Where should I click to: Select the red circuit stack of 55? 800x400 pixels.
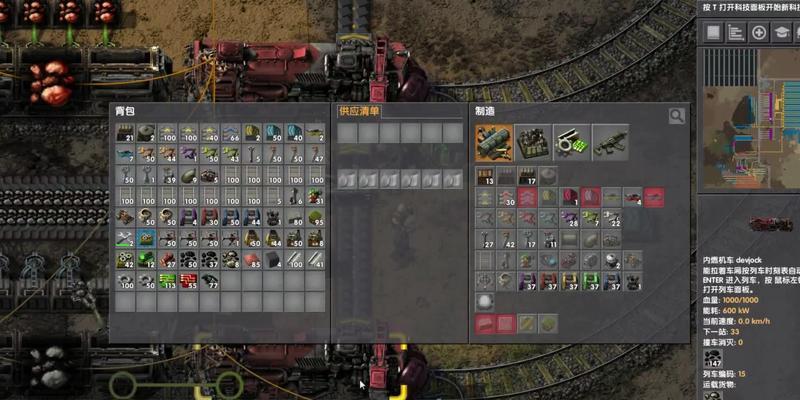[189, 281]
